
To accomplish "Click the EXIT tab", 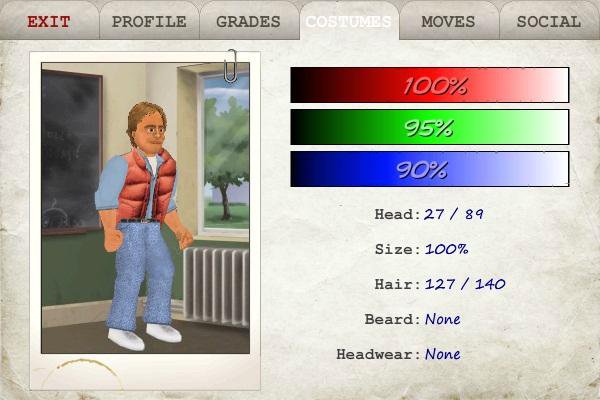I will [x=49, y=21].
